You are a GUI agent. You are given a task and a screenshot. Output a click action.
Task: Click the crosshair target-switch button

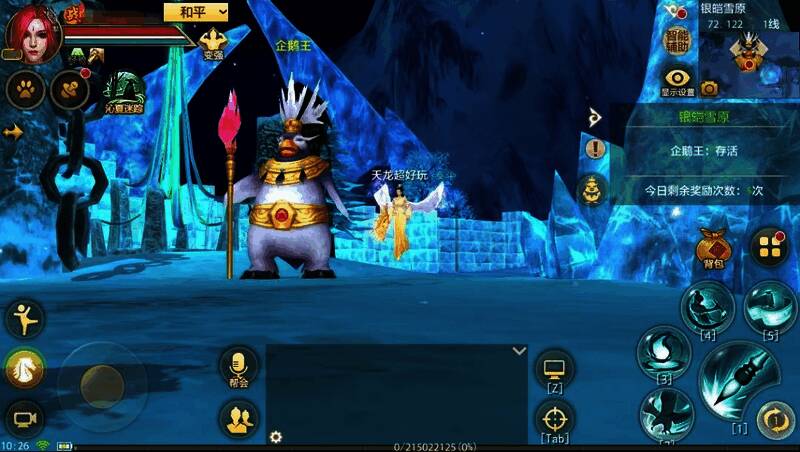[x=554, y=419]
